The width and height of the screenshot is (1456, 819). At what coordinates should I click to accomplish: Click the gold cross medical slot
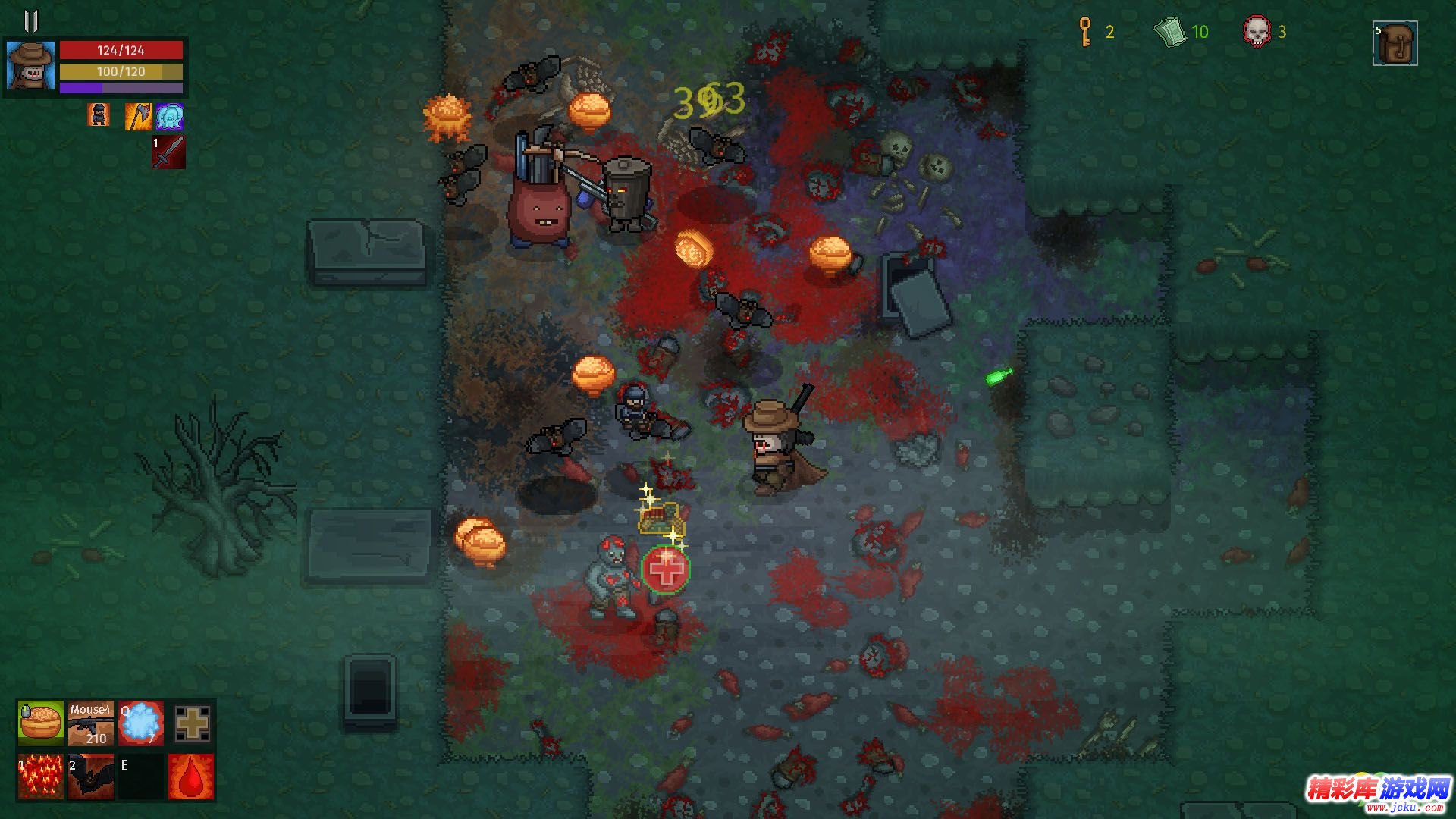tap(192, 723)
